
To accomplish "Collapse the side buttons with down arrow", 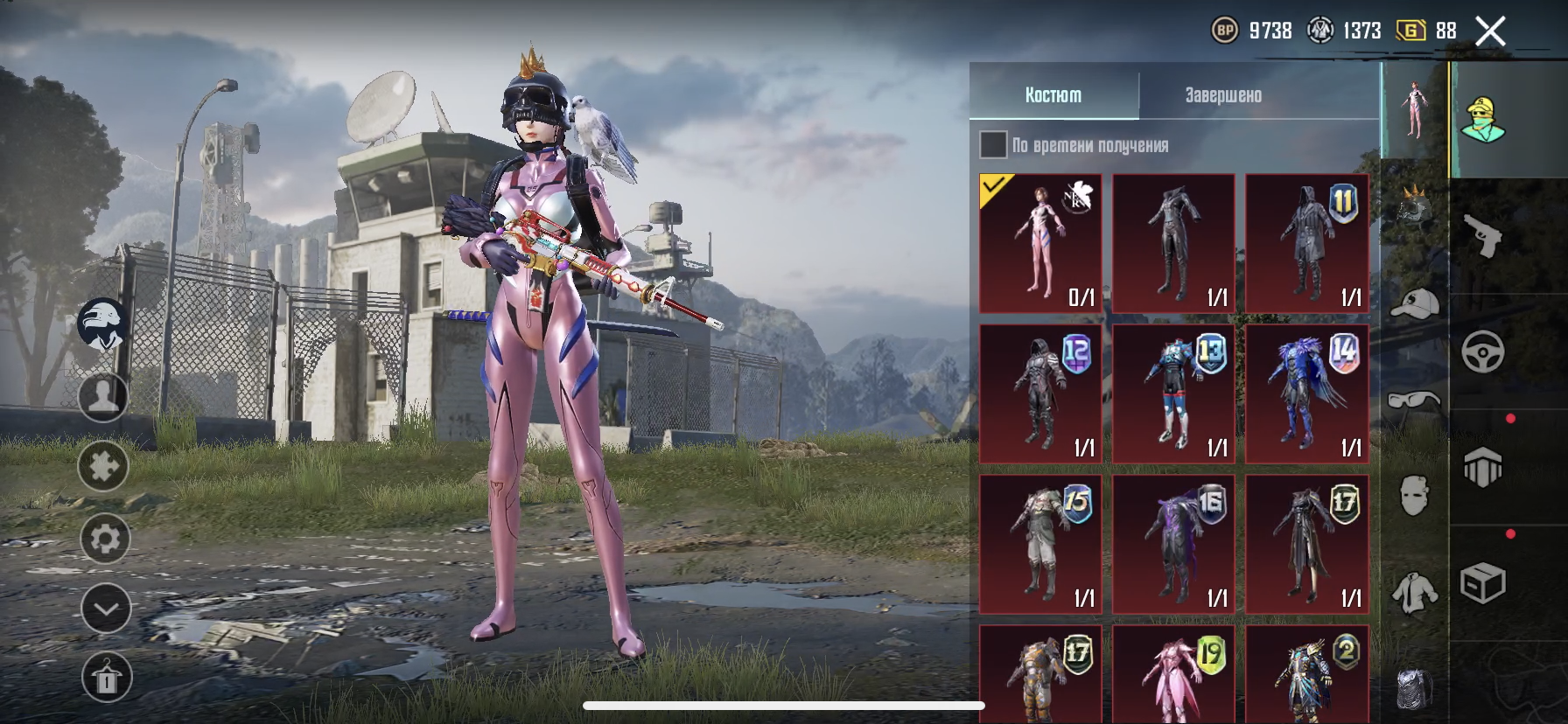I will (105, 609).
